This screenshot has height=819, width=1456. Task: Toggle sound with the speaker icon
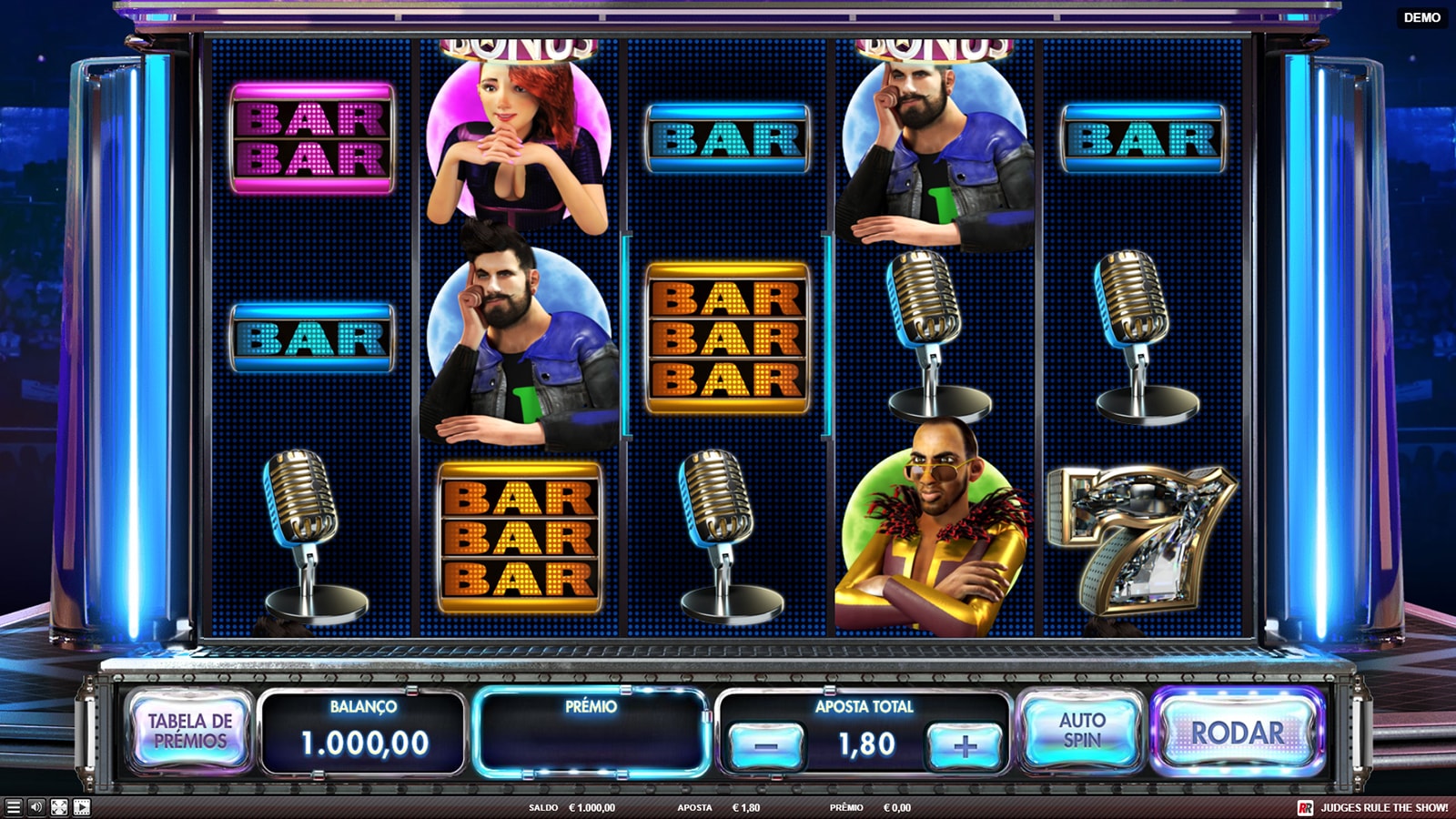pos(36,807)
